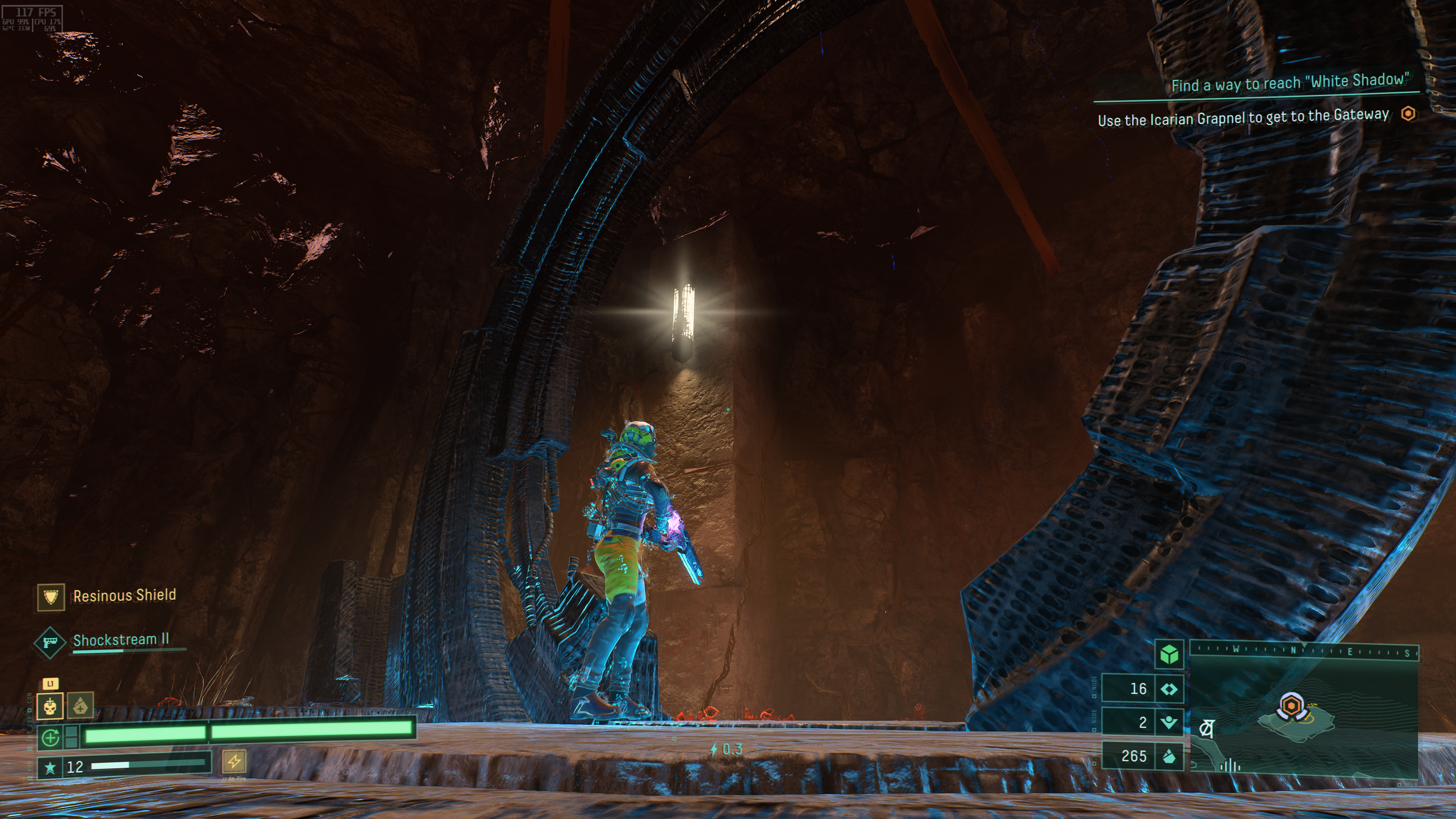Click the Shockstream II weapon icon
The height and width of the screenshot is (819, 1456).
(x=49, y=643)
